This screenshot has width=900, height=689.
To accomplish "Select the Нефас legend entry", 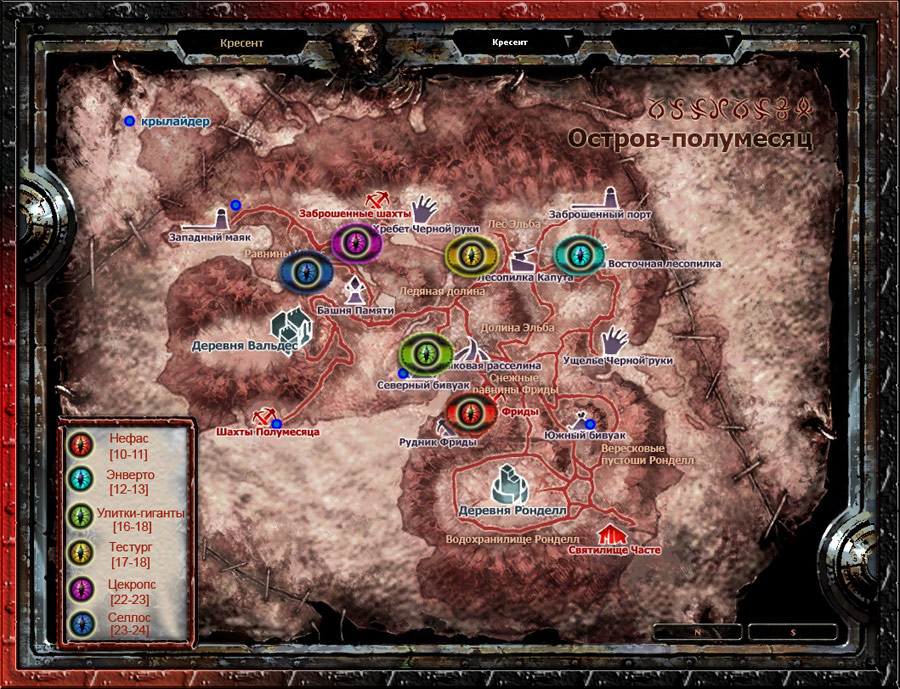I will [x=126, y=445].
